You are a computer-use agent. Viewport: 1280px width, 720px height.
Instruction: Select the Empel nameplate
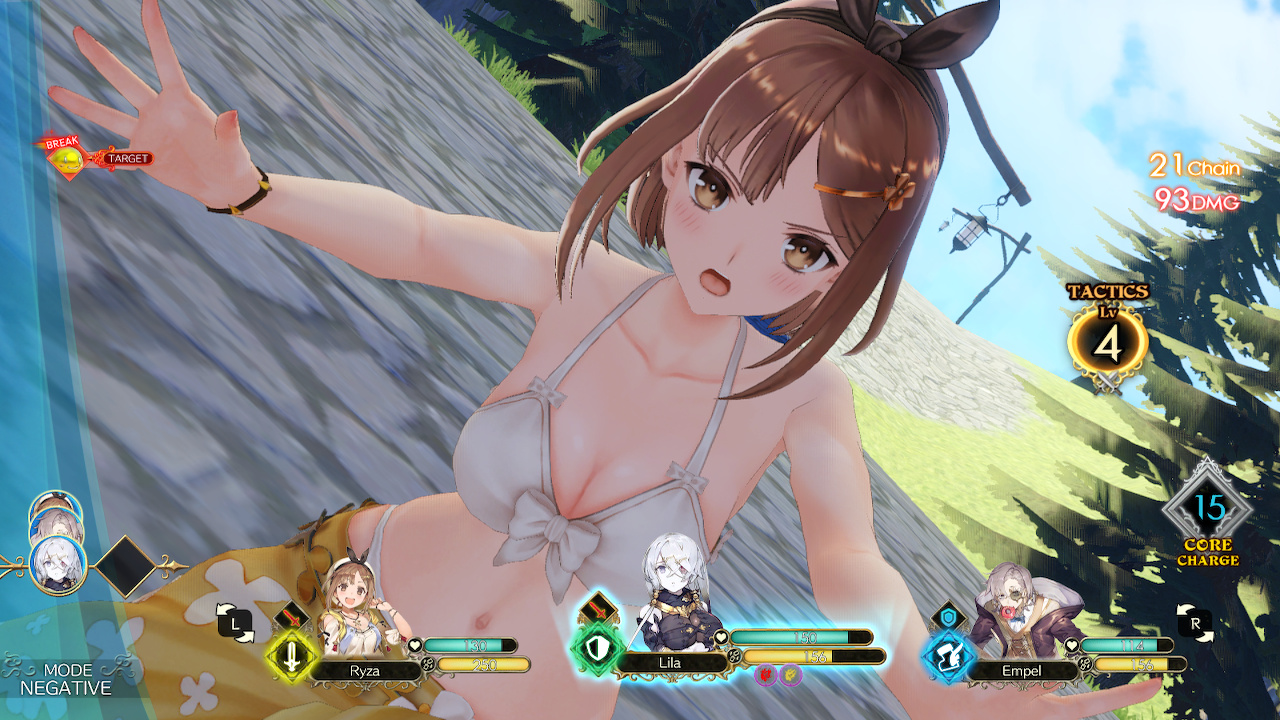coord(1022,670)
